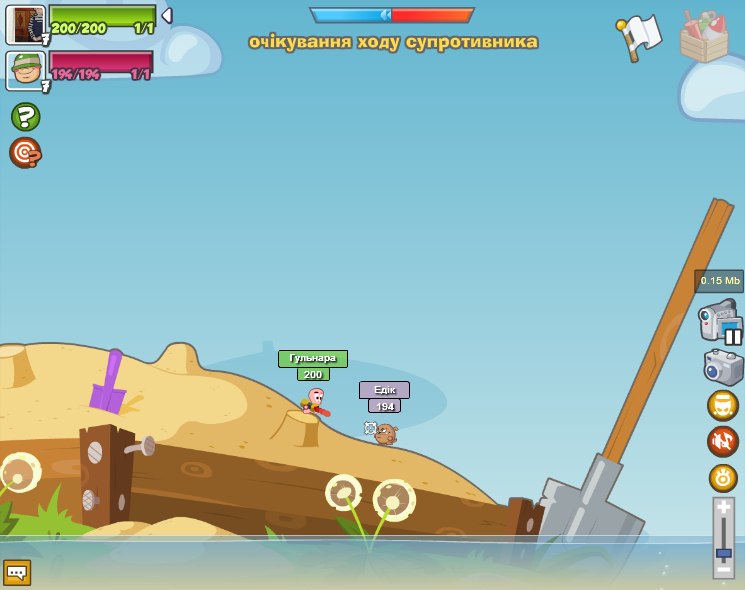Select the green-helmet opponent avatar

(x=25, y=70)
